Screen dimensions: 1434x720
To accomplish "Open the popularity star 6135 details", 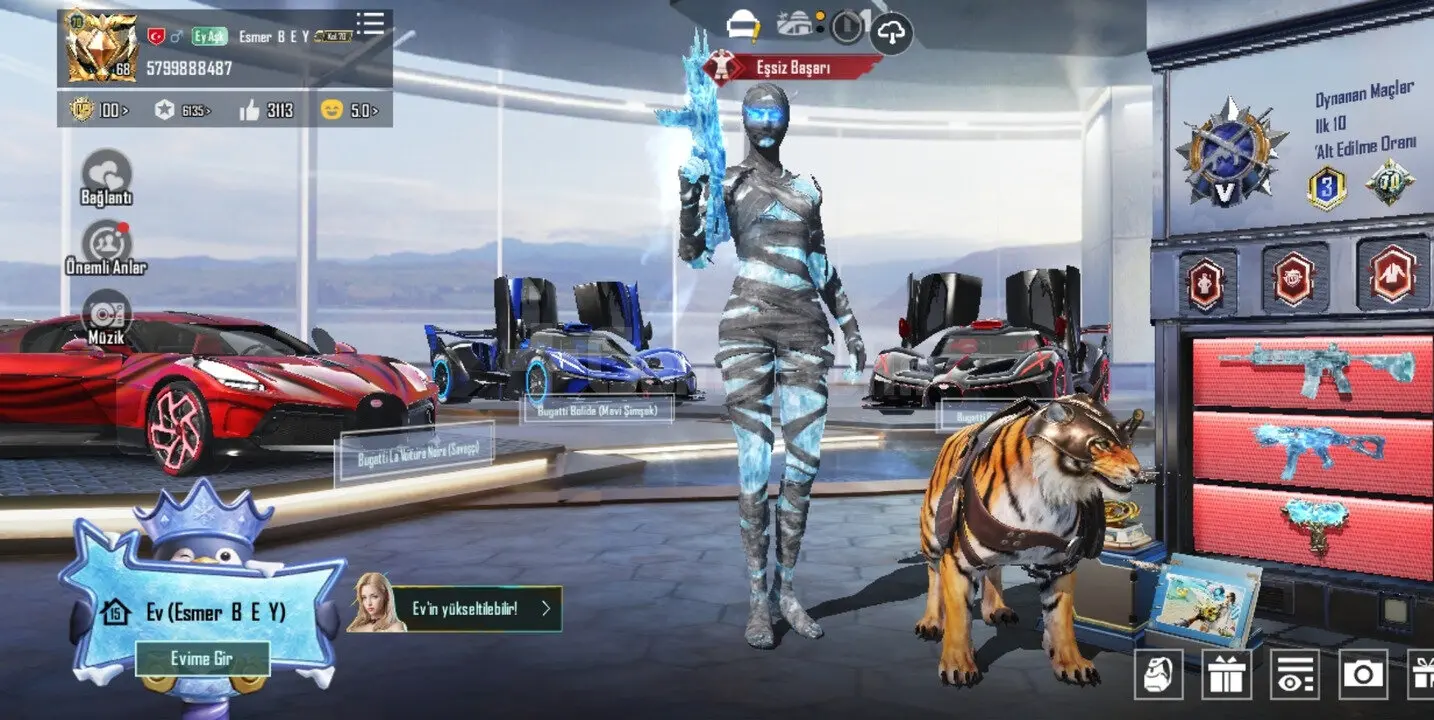I will pos(182,110).
